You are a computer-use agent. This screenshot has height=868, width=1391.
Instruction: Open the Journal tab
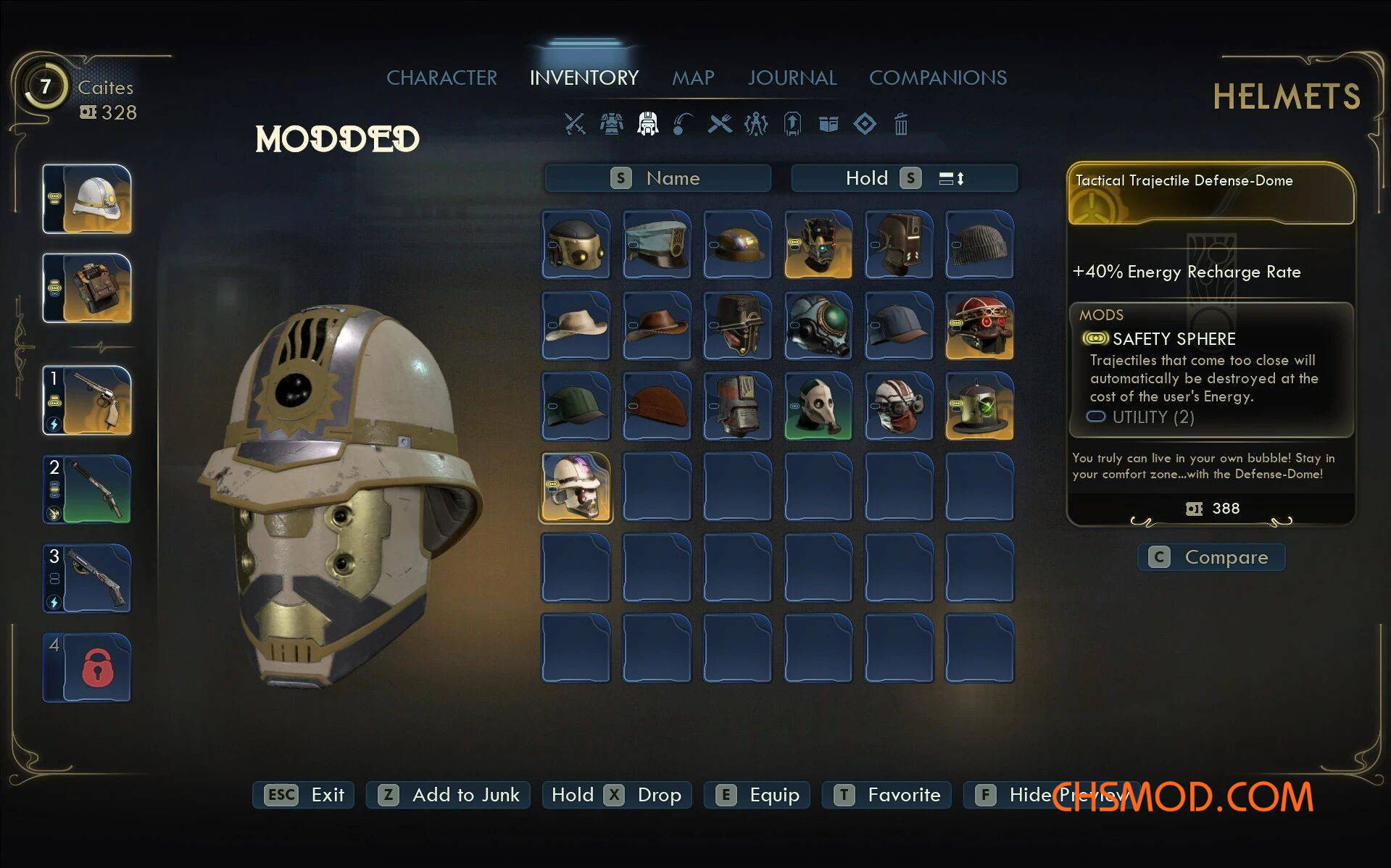click(792, 78)
